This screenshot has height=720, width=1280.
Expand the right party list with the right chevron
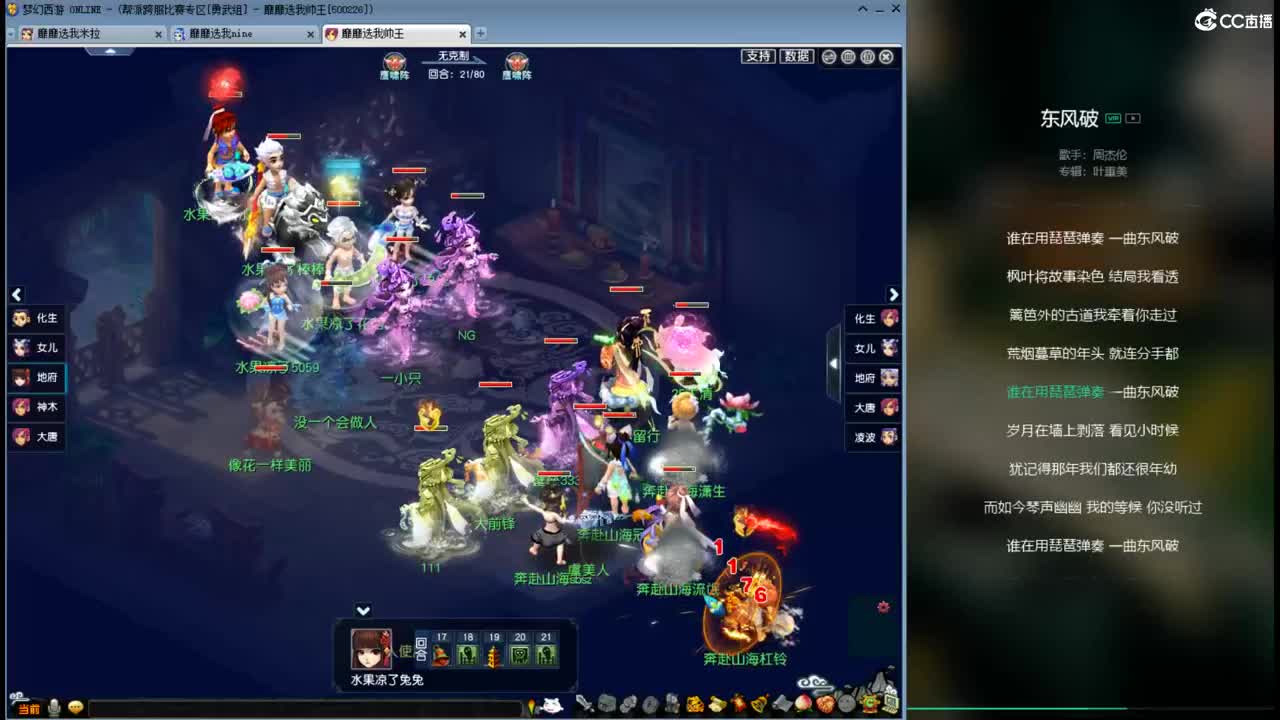coord(894,295)
